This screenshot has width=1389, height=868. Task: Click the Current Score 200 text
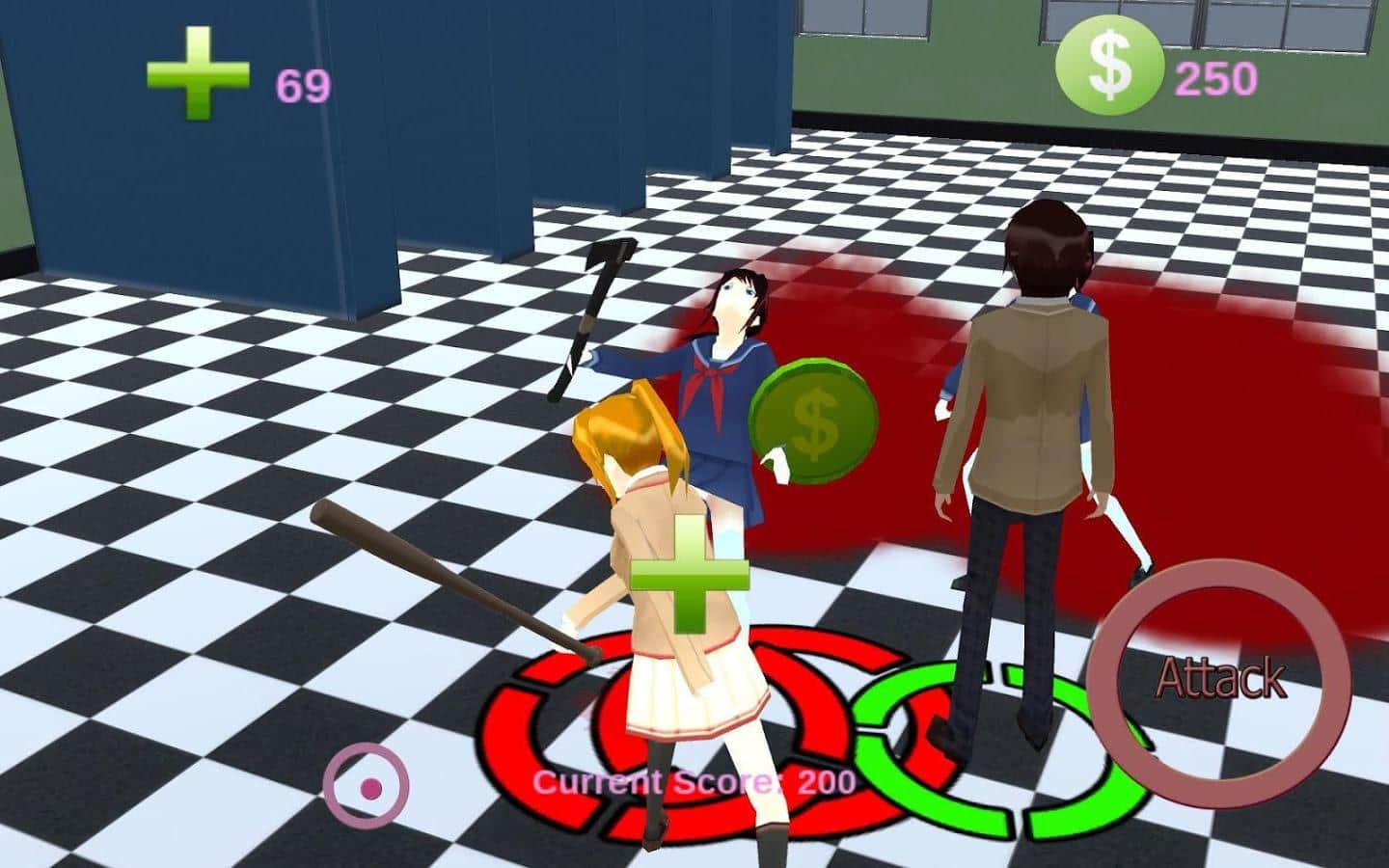coord(694,781)
